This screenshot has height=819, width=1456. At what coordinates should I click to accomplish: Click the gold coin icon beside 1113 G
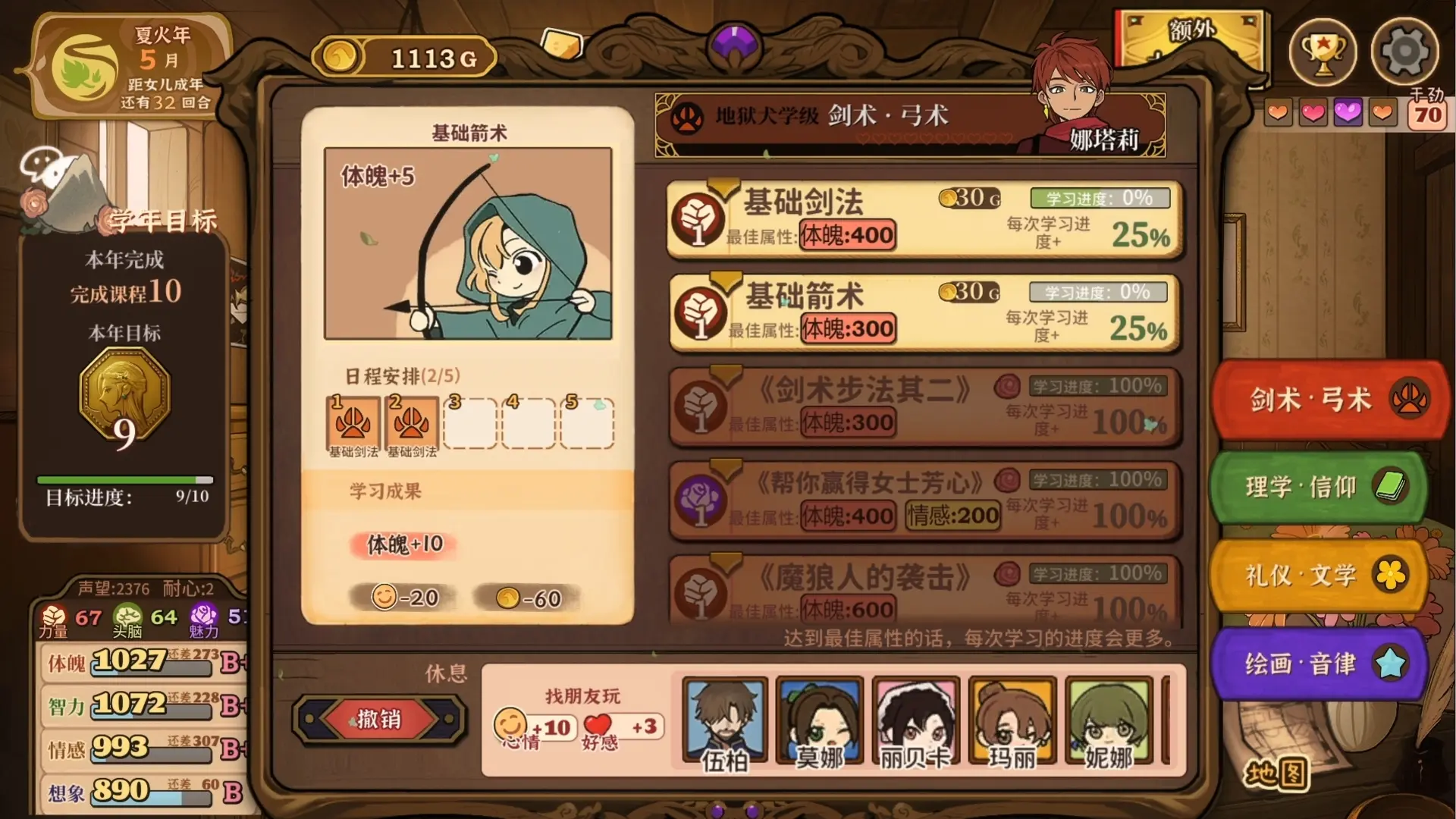(340, 55)
